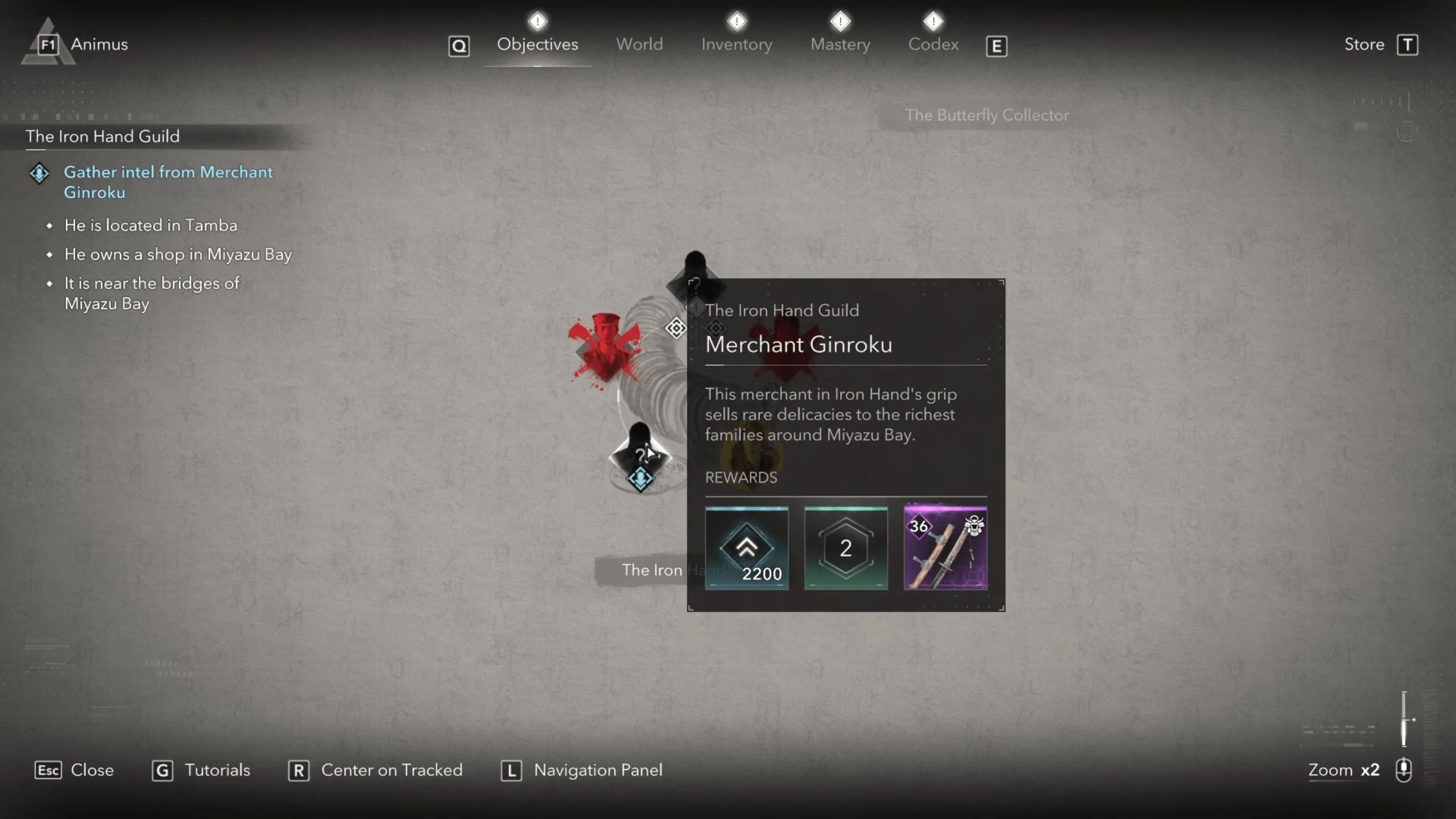The height and width of the screenshot is (819, 1456).
Task: Click Center on Tracked at the bottom
Action: (x=391, y=771)
